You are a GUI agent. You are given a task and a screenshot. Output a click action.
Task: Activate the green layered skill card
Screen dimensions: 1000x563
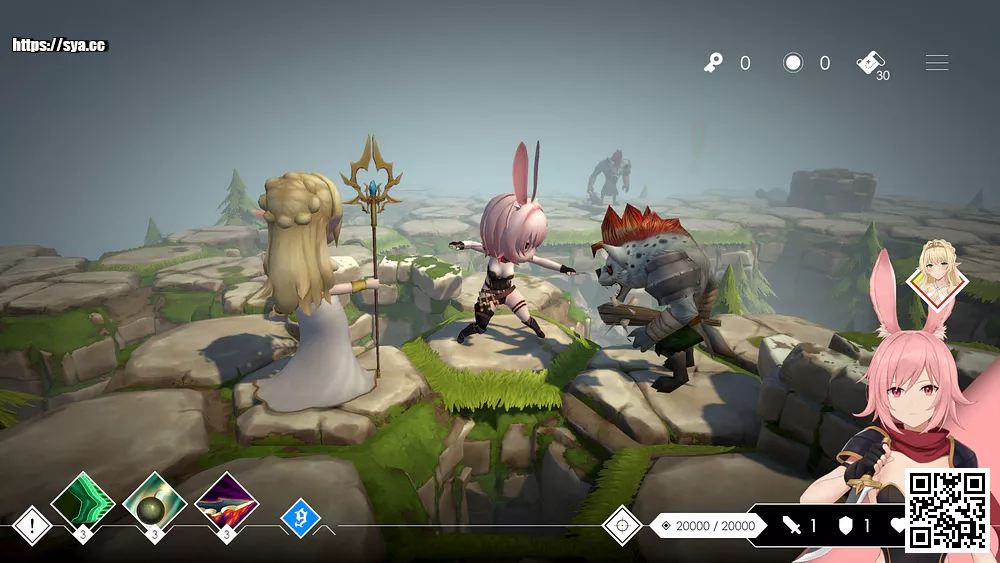click(x=83, y=502)
